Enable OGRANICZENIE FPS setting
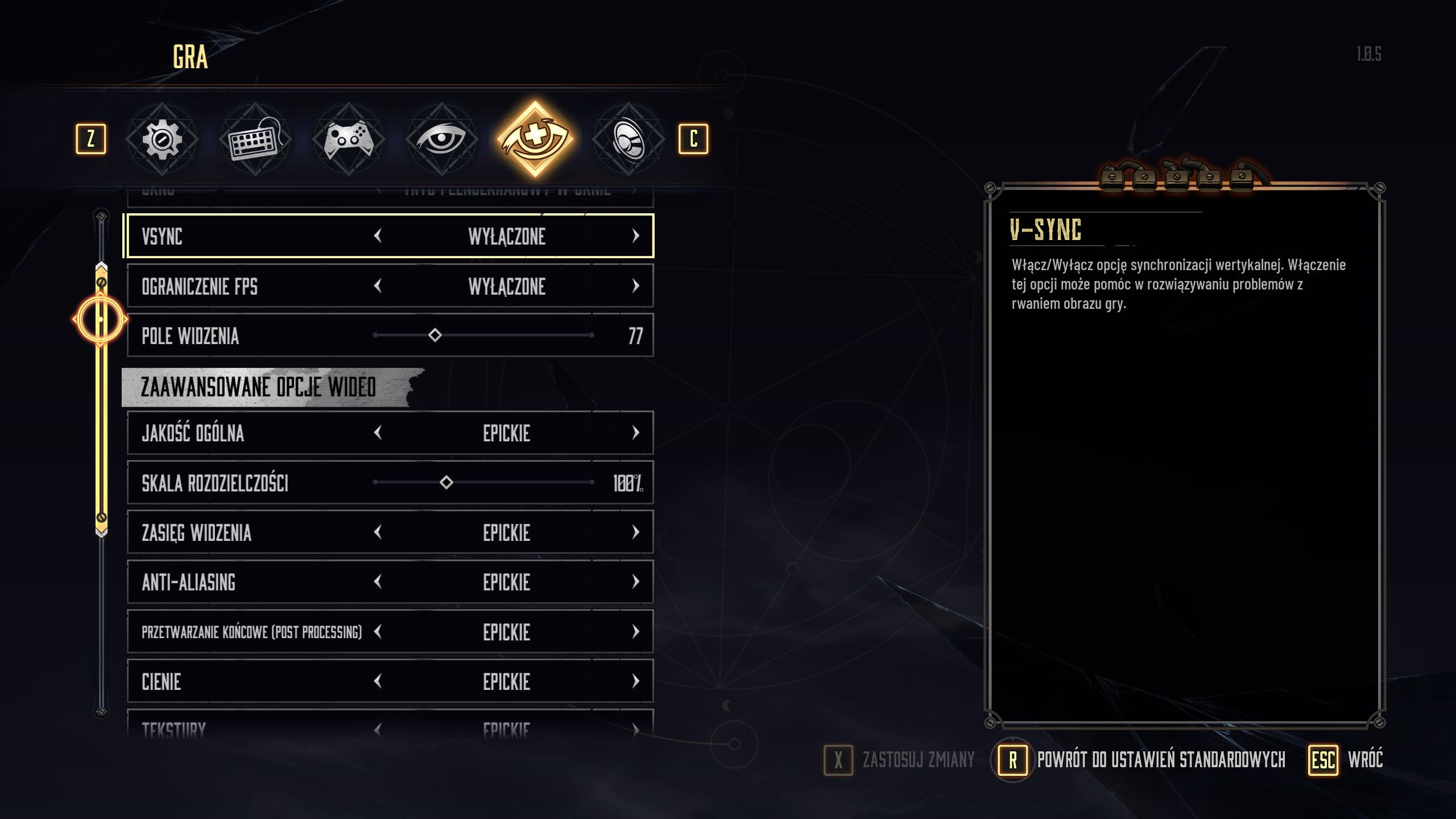Image resolution: width=1456 pixels, height=819 pixels. 636,286
